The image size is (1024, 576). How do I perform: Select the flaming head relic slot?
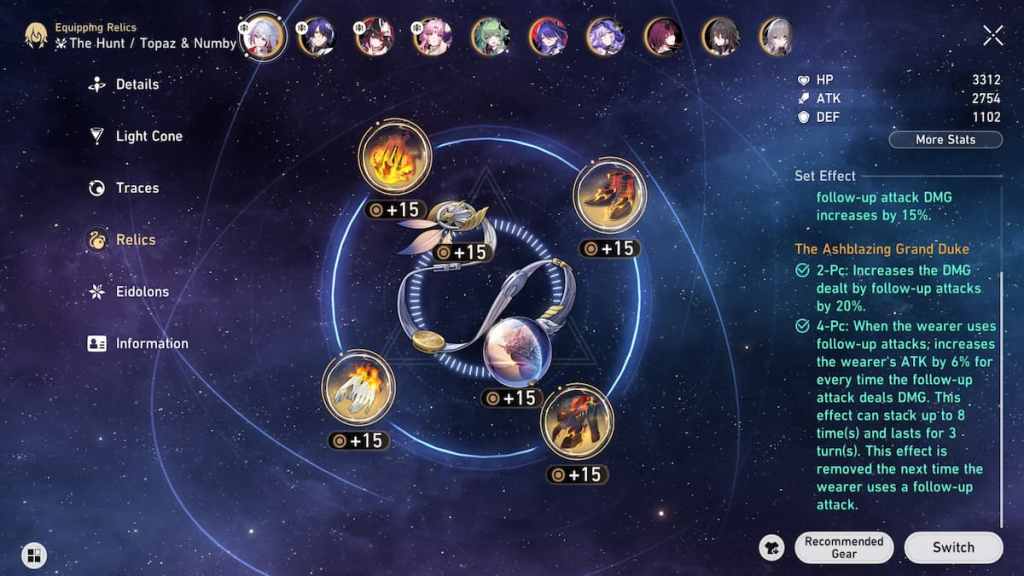coord(394,157)
